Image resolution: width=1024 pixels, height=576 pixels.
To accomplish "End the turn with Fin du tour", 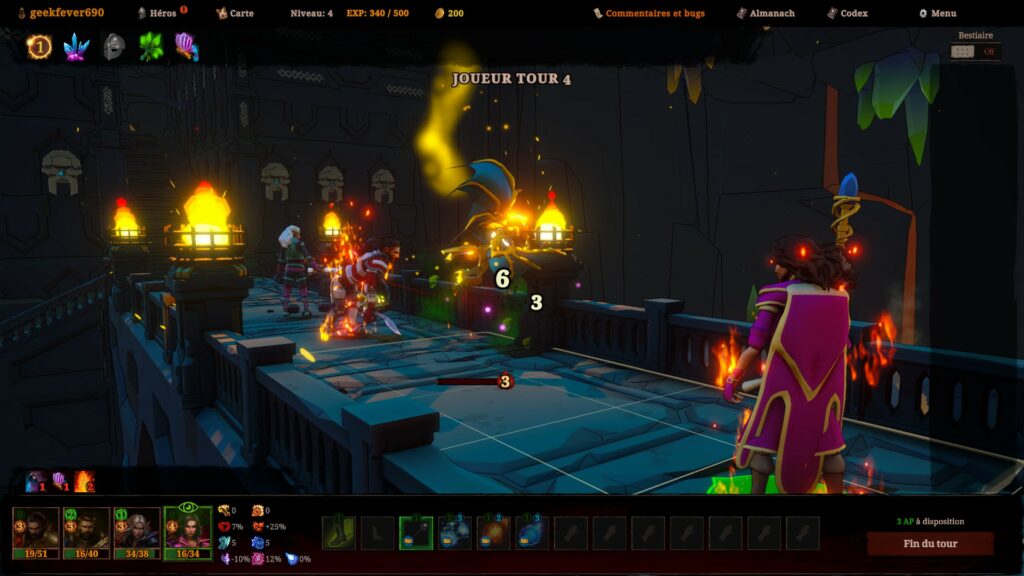I will coord(930,544).
